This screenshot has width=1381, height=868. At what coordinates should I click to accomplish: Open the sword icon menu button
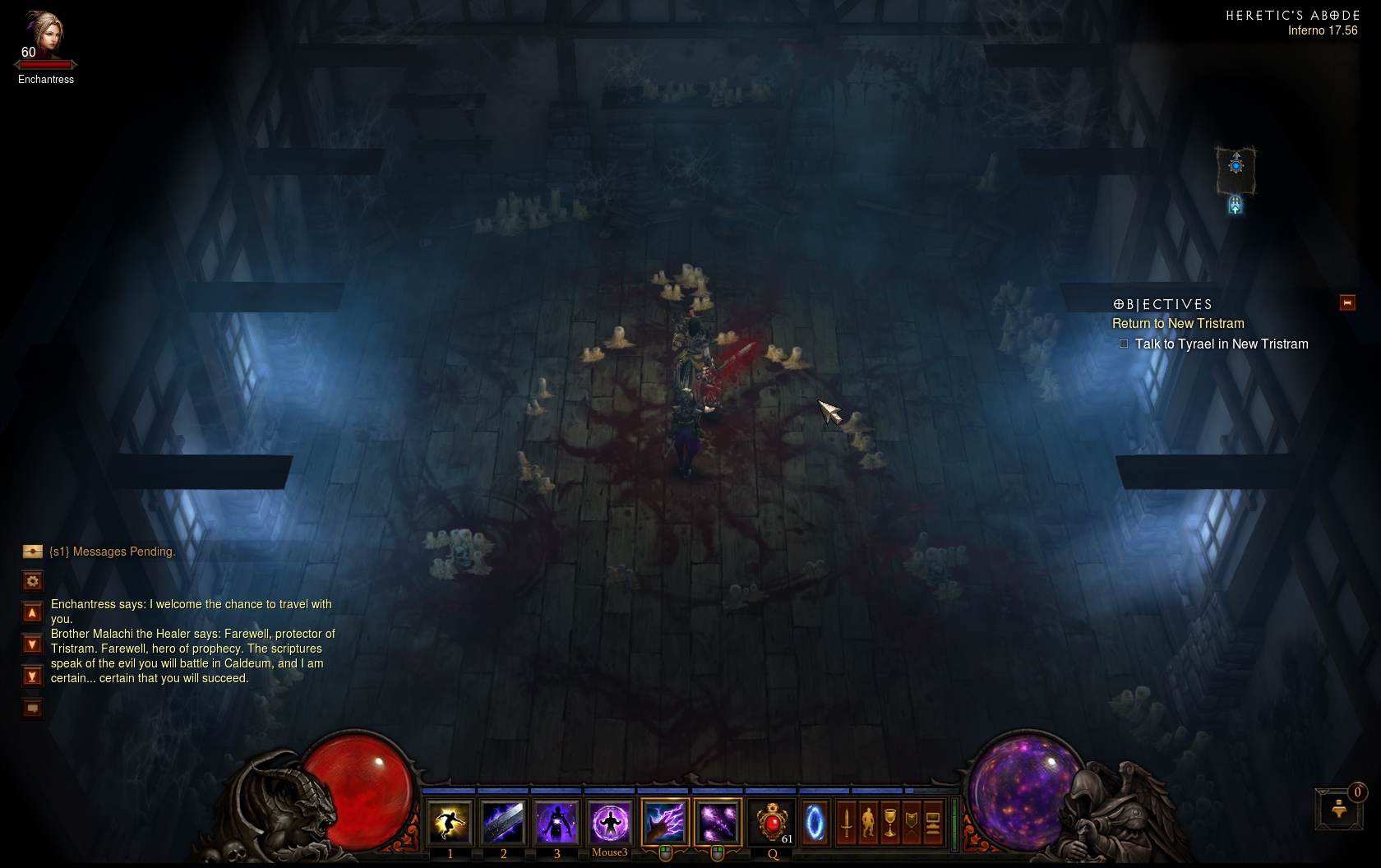coord(847,822)
